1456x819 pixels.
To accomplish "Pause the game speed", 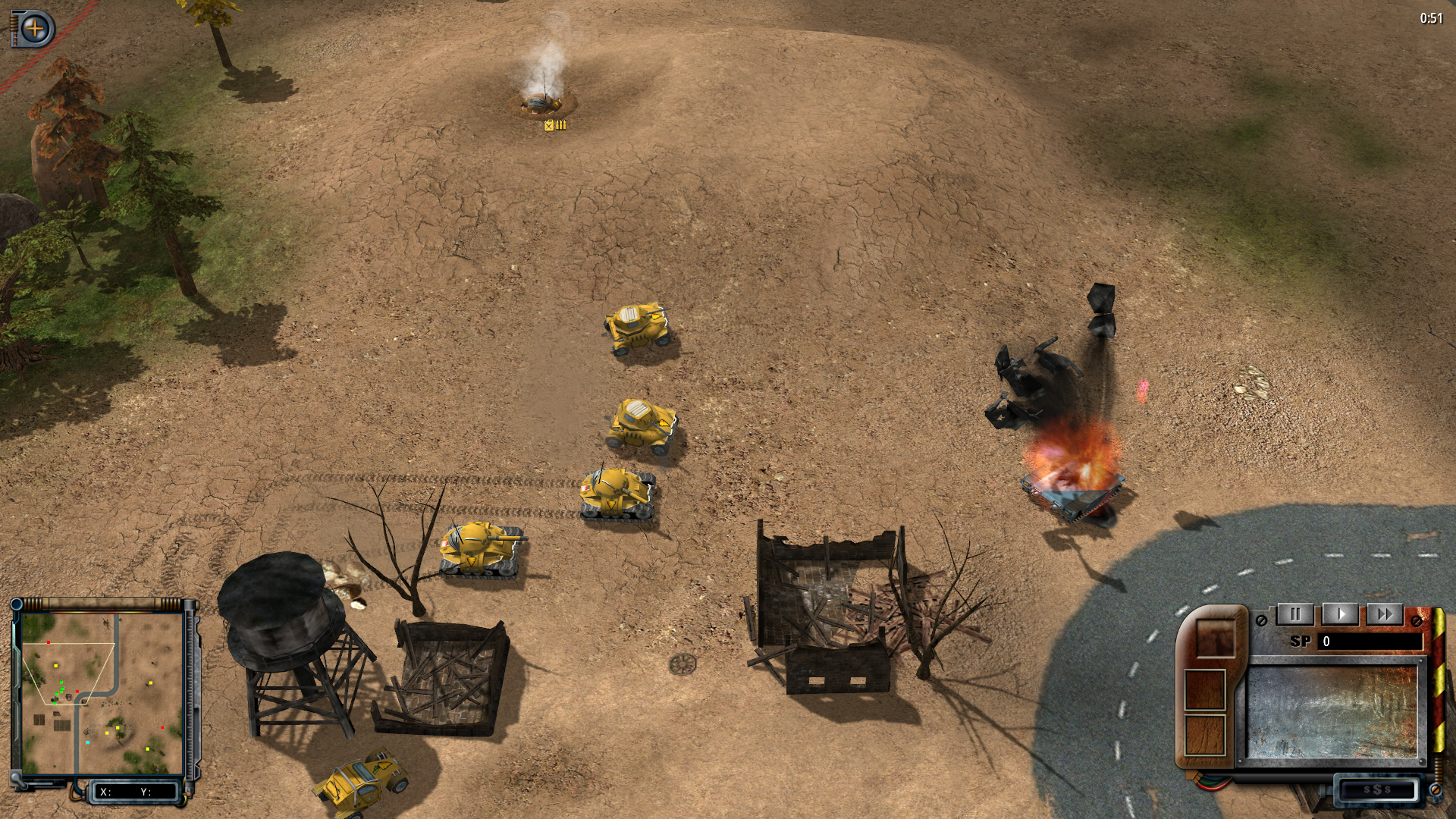I will point(1295,614).
